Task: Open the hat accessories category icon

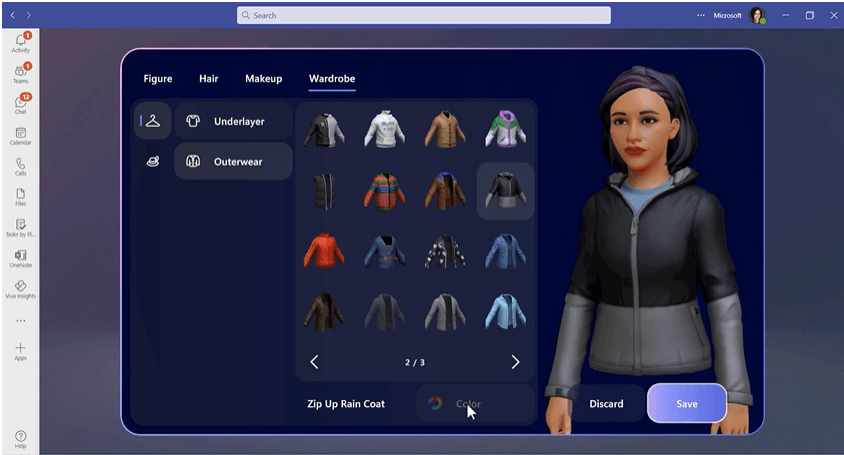Action: 152,160
